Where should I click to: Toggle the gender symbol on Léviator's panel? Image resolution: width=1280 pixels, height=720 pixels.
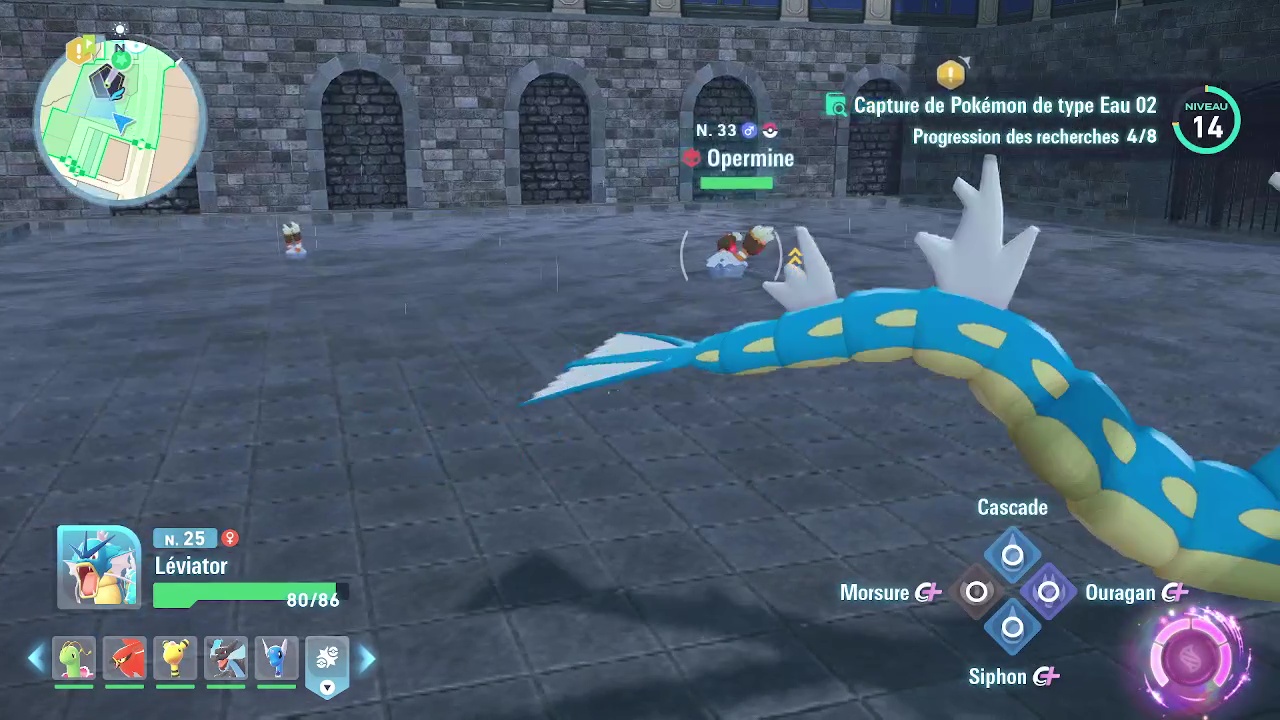coord(230,539)
